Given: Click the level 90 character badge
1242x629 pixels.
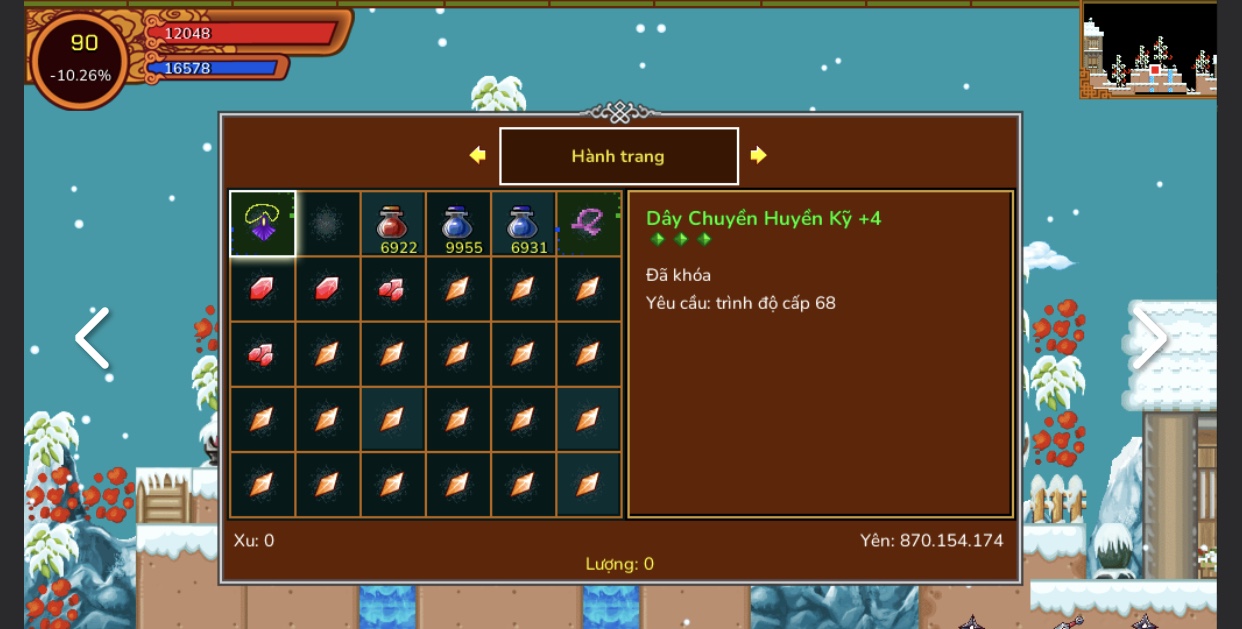Looking at the screenshot, I should (82, 58).
